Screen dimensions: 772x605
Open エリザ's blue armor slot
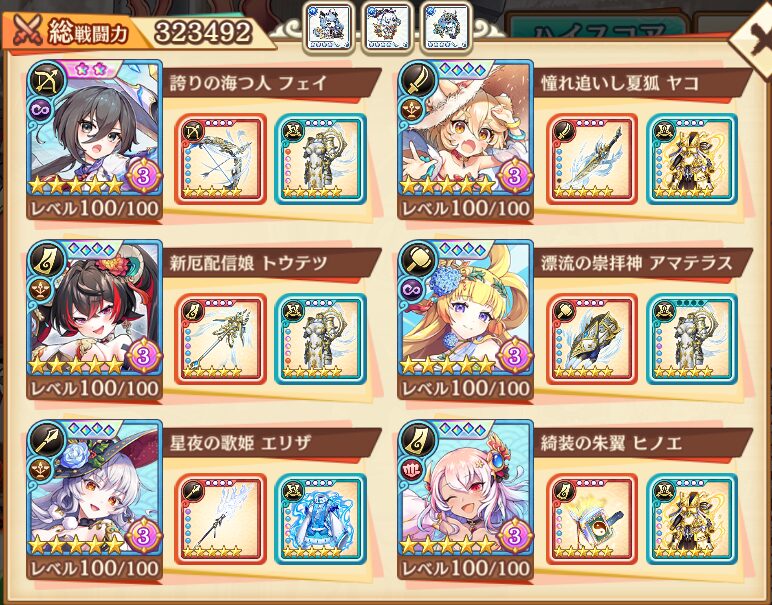point(320,518)
